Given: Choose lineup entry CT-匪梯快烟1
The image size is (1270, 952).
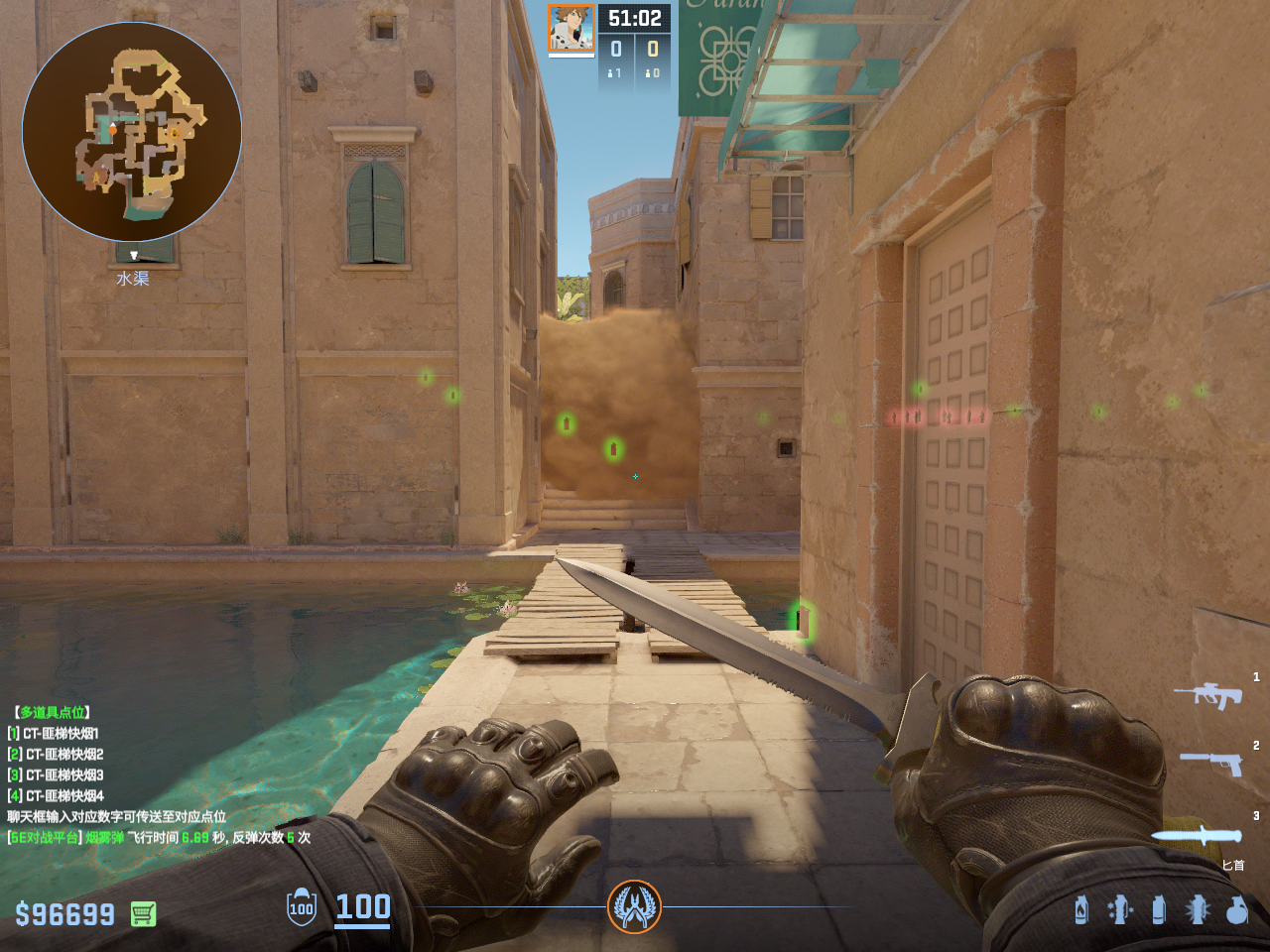Looking at the screenshot, I should coord(60,734).
